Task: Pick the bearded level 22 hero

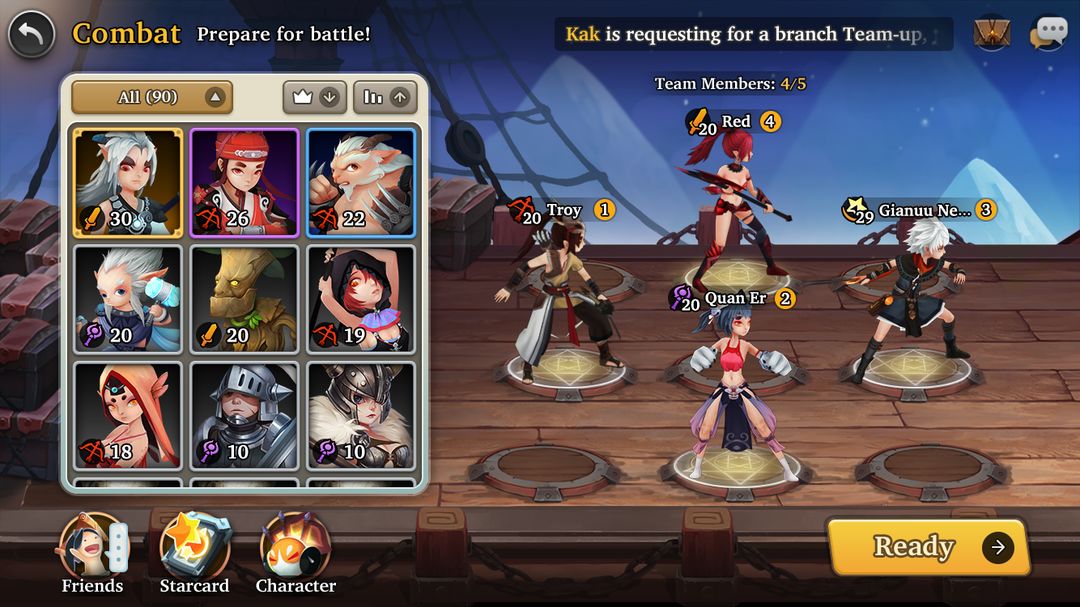Action: pyautogui.click(x=361, y=182)
